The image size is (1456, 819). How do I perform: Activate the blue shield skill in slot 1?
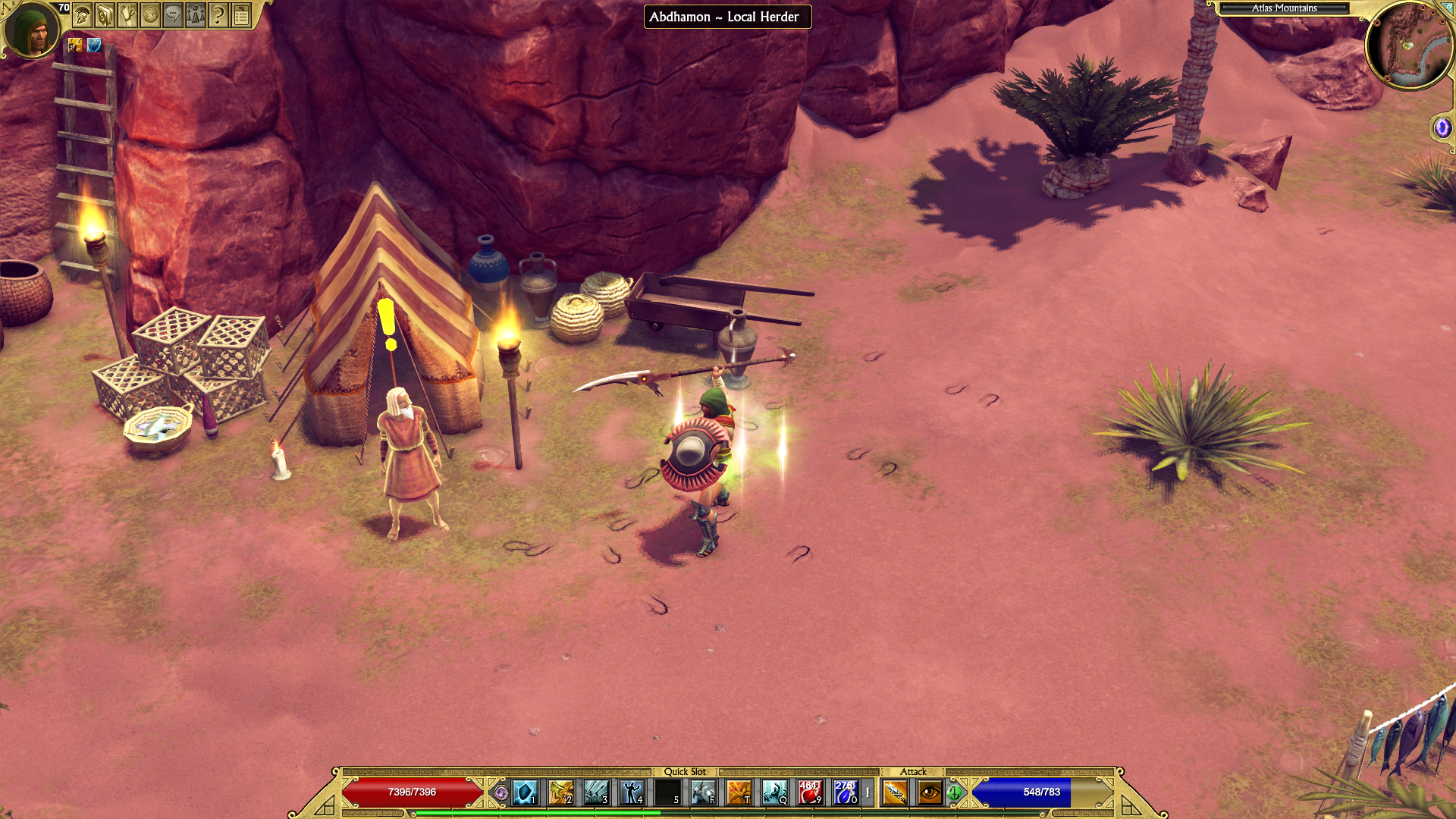pos(525,792)
